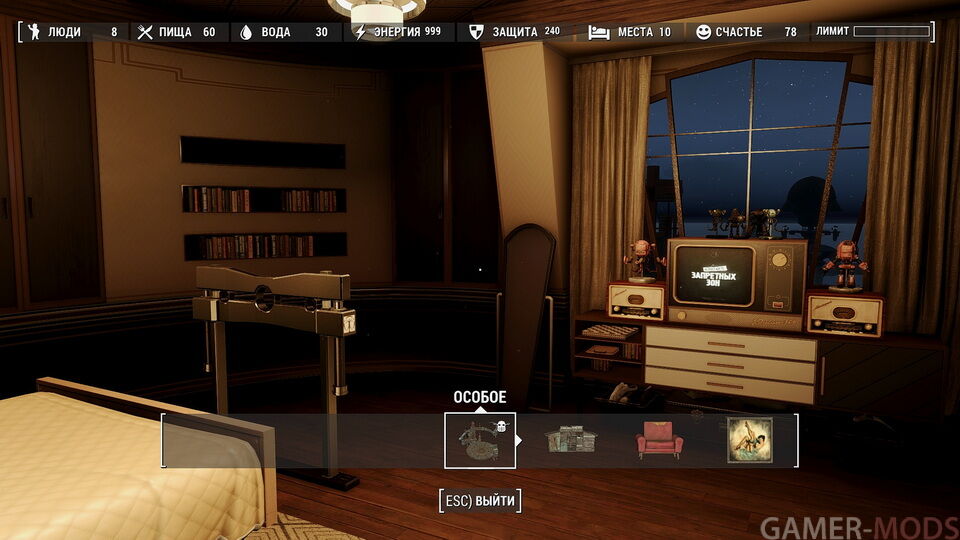Open the structures category with building icon
Screen dimensions: 960x540
pyautogui.click(x=569, y=440)
